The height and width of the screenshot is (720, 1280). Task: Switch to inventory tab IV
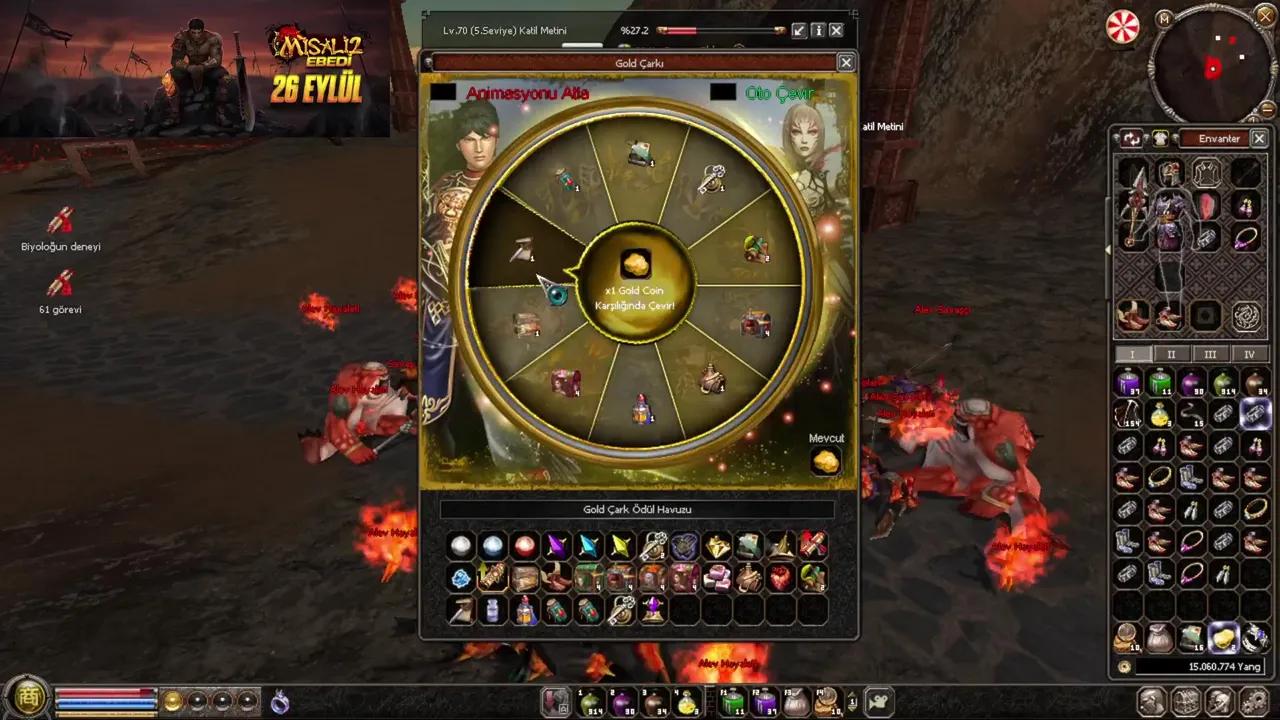tap(1249, 355)
